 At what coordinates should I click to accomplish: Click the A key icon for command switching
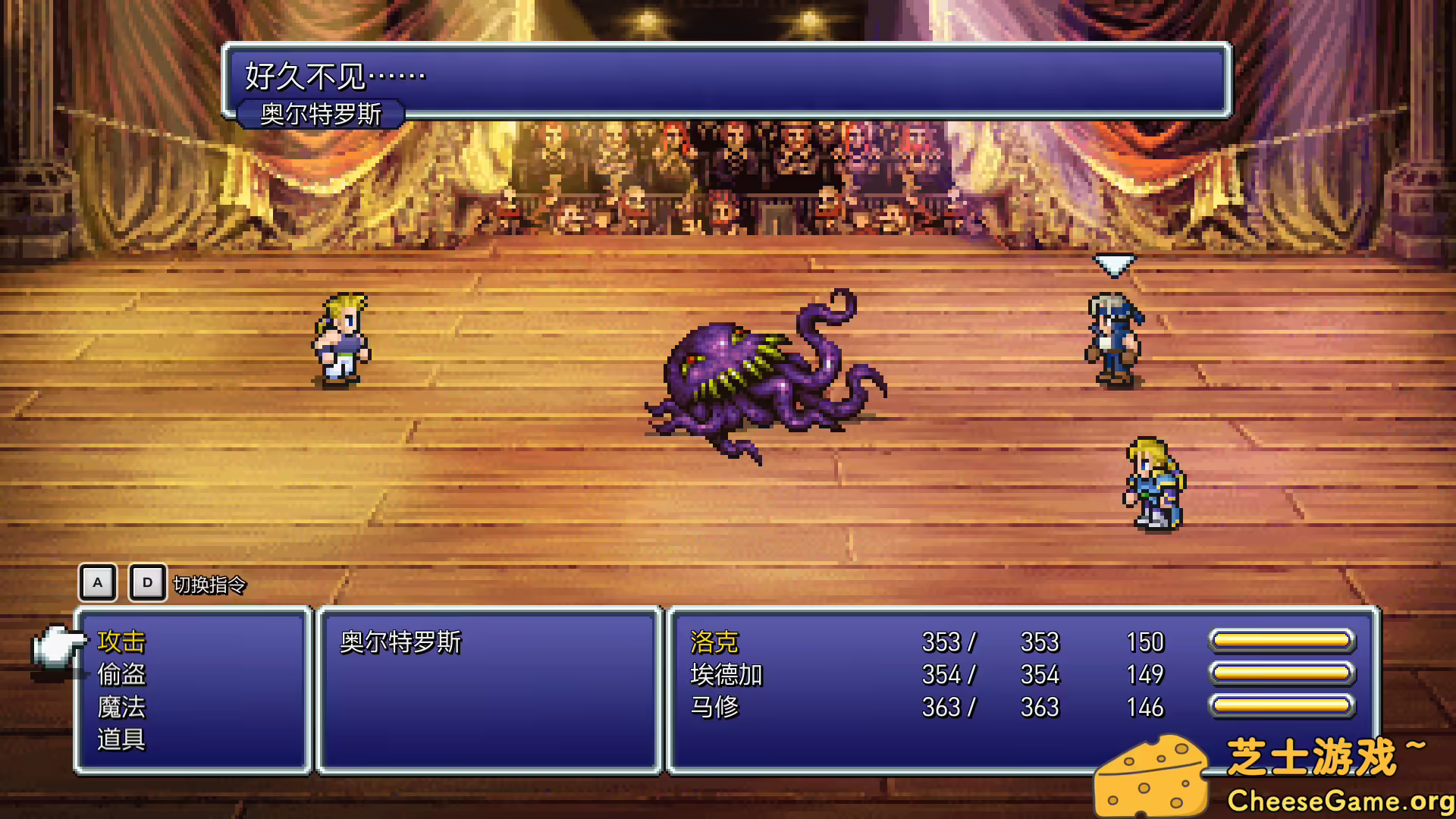[x=97, y=583]
